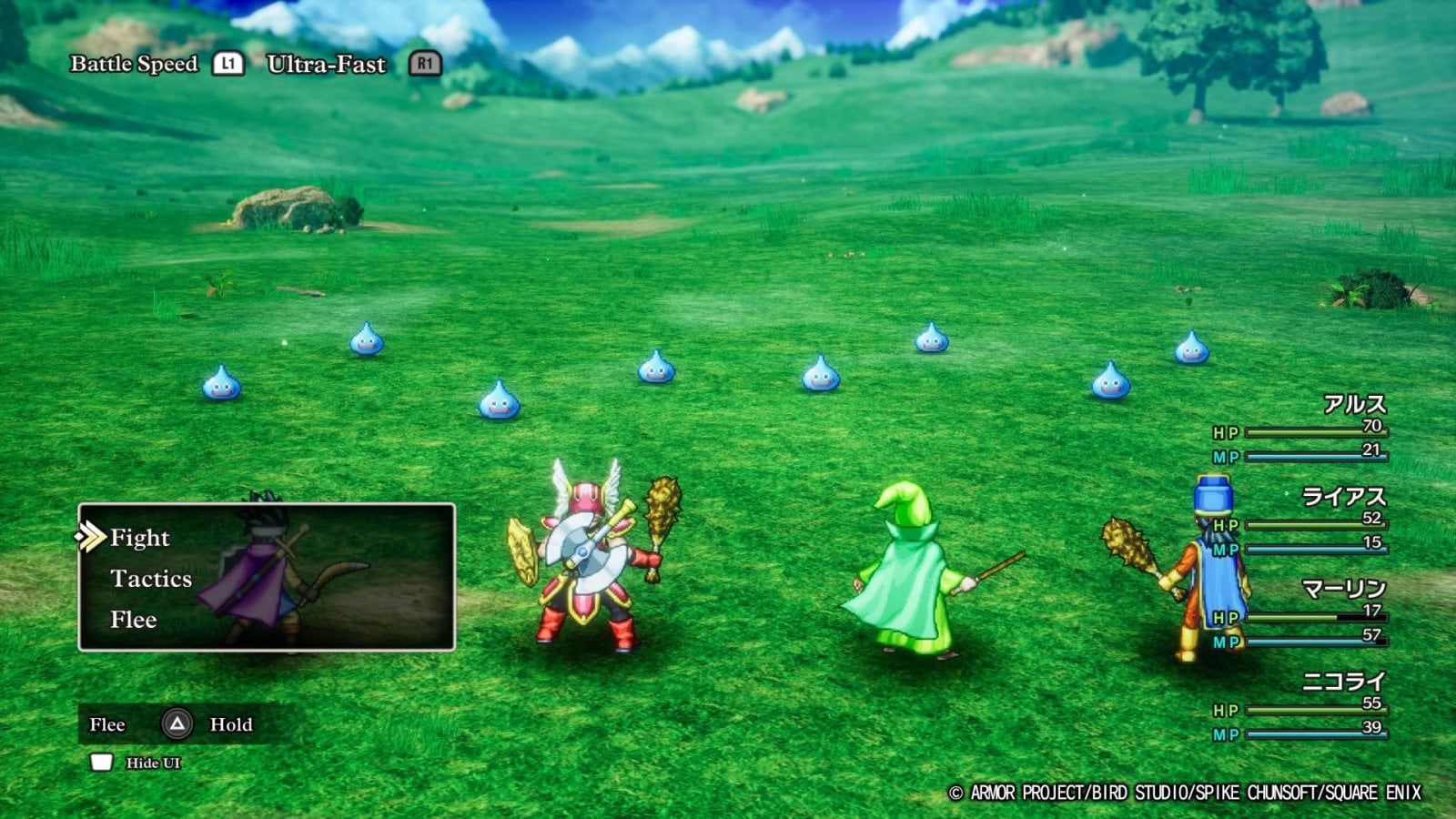
Task: Click the Battle Speed label
Action: click(x=133, y=65)
